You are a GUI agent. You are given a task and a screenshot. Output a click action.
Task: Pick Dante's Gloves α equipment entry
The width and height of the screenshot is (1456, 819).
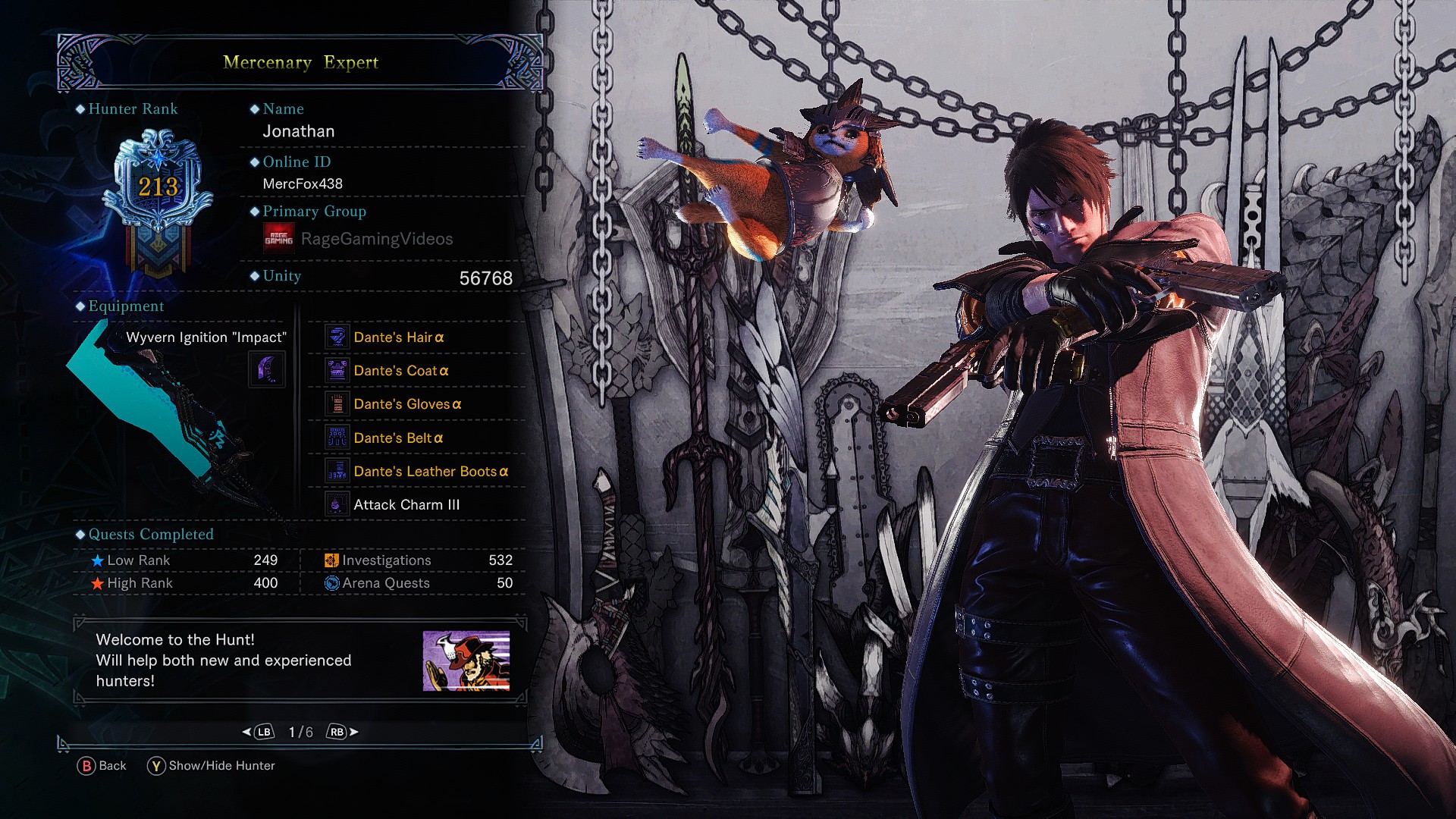coord(406,404)
